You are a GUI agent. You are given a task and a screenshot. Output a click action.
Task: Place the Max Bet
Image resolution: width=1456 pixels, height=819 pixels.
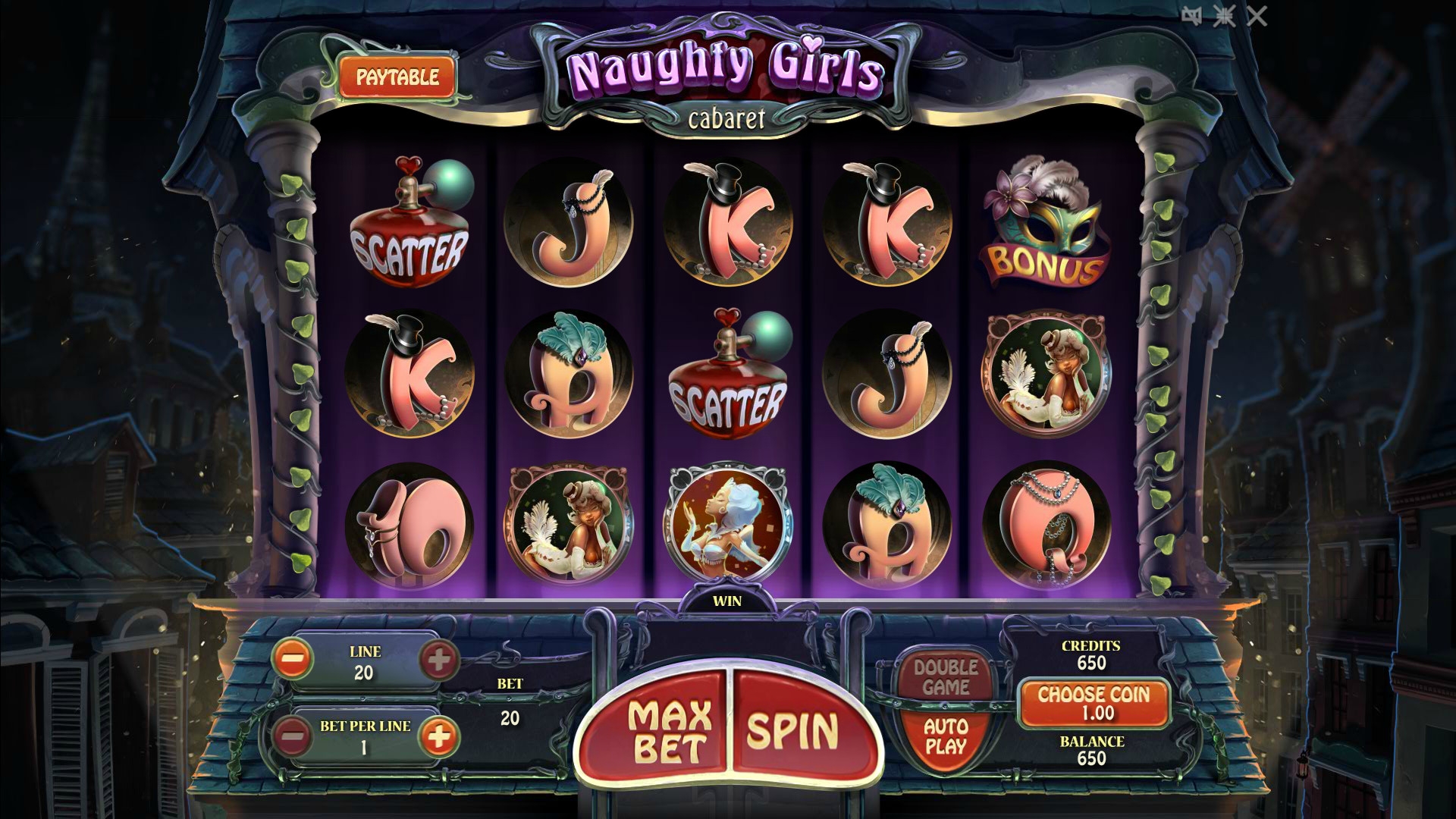coord(669,730)
